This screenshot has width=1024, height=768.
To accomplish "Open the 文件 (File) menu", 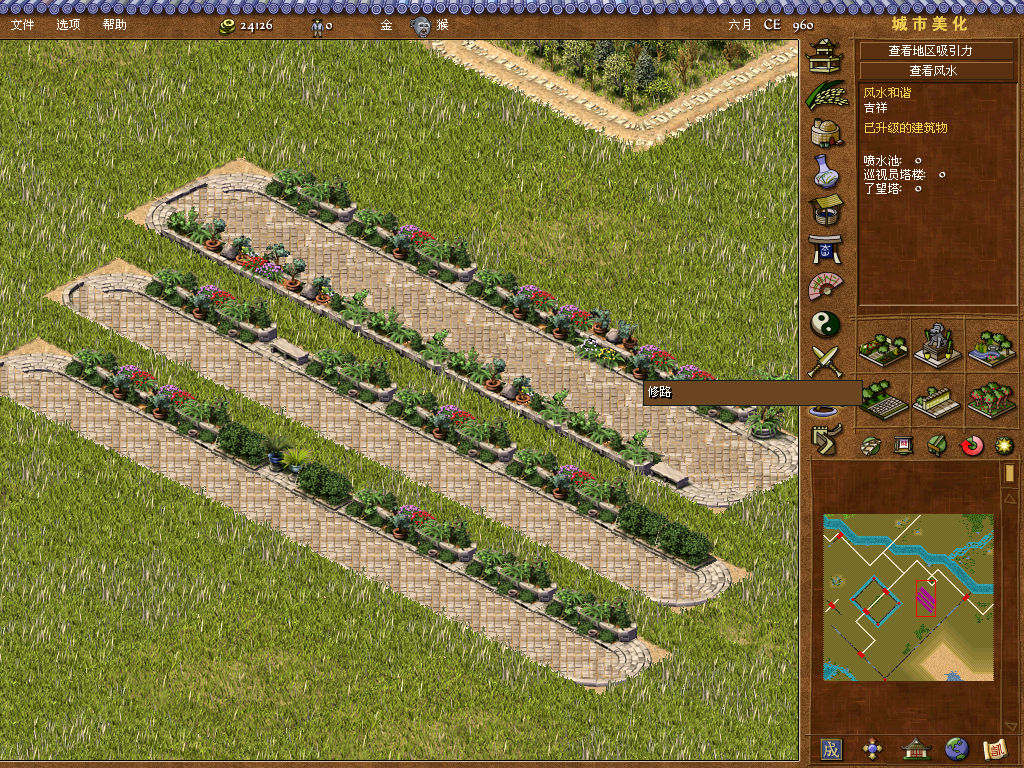I will click(x=22, y=24).
